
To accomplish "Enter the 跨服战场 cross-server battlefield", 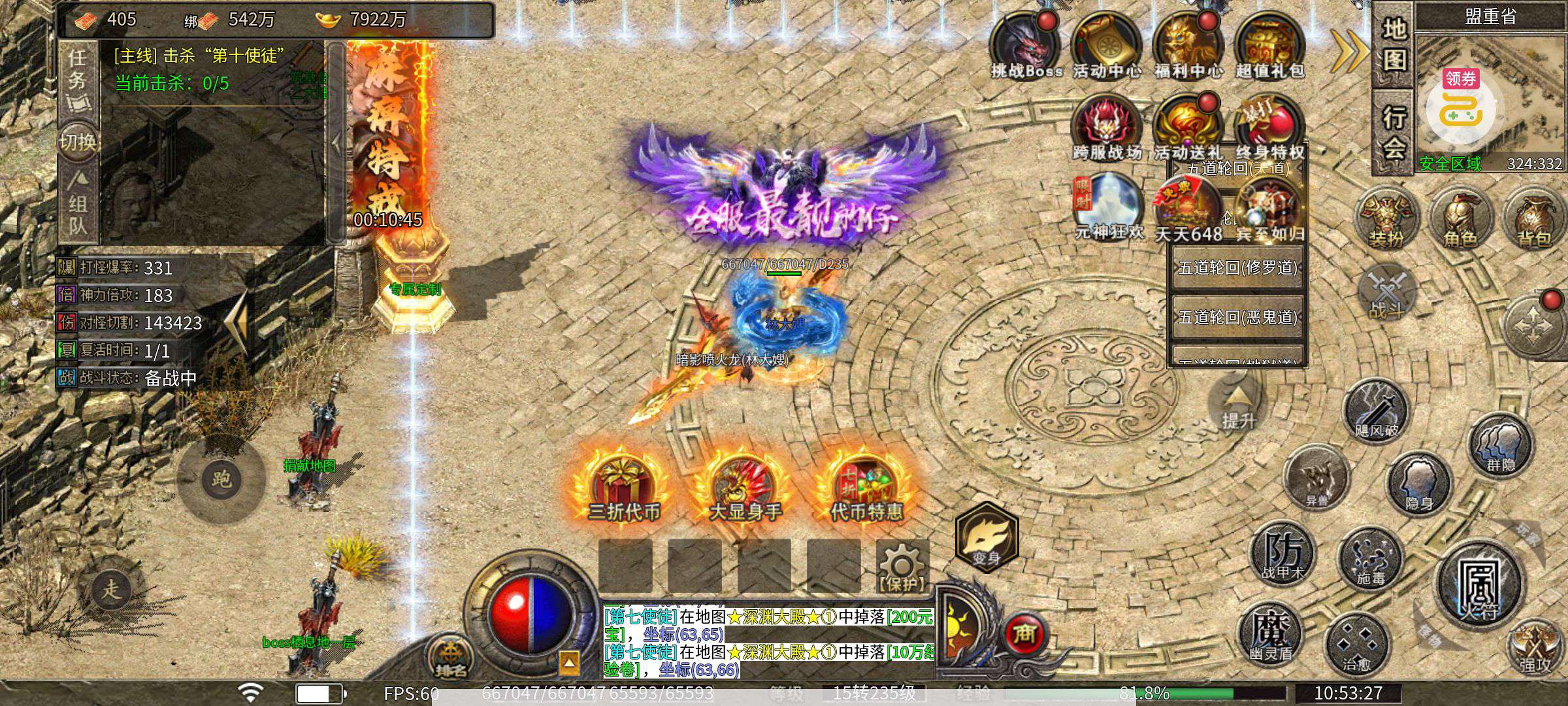I will tap(1106, 127).
